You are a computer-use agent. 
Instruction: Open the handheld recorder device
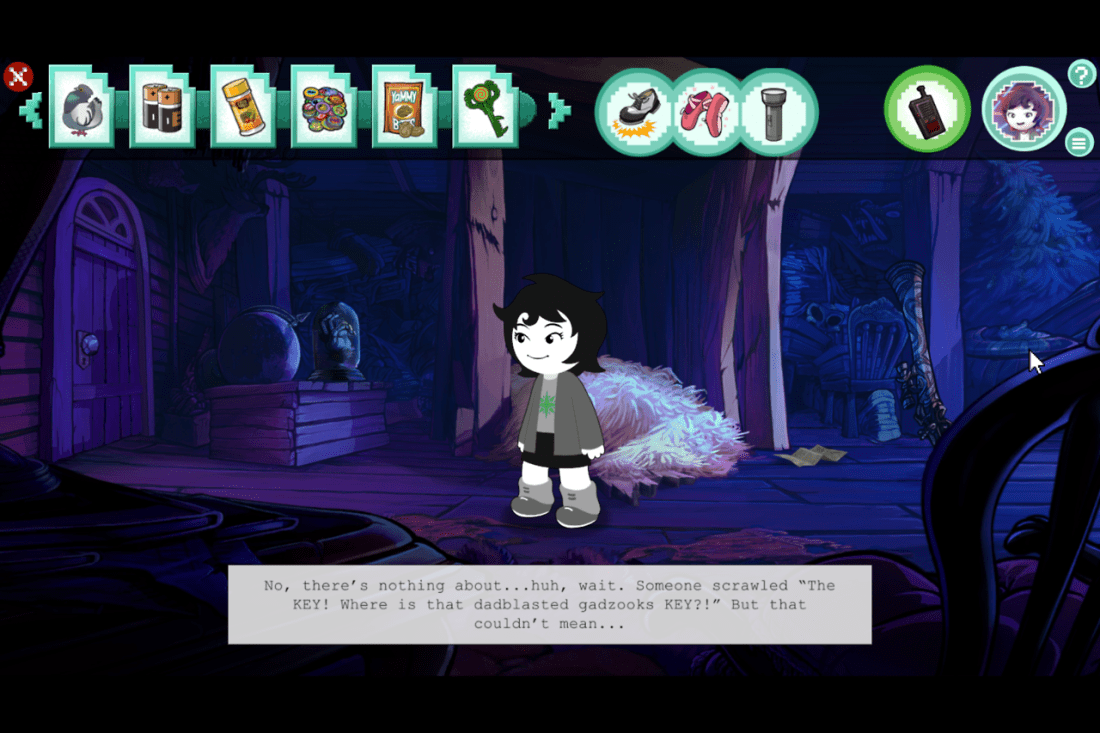pyautogui.click(x=927, y=109)
